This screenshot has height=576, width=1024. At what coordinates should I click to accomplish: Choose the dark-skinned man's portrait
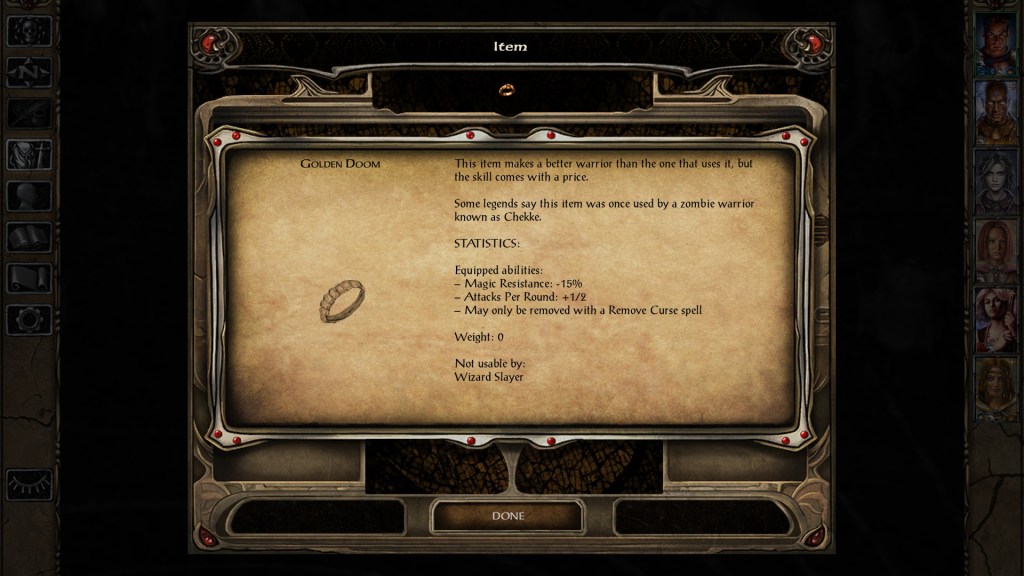(995, 112)
